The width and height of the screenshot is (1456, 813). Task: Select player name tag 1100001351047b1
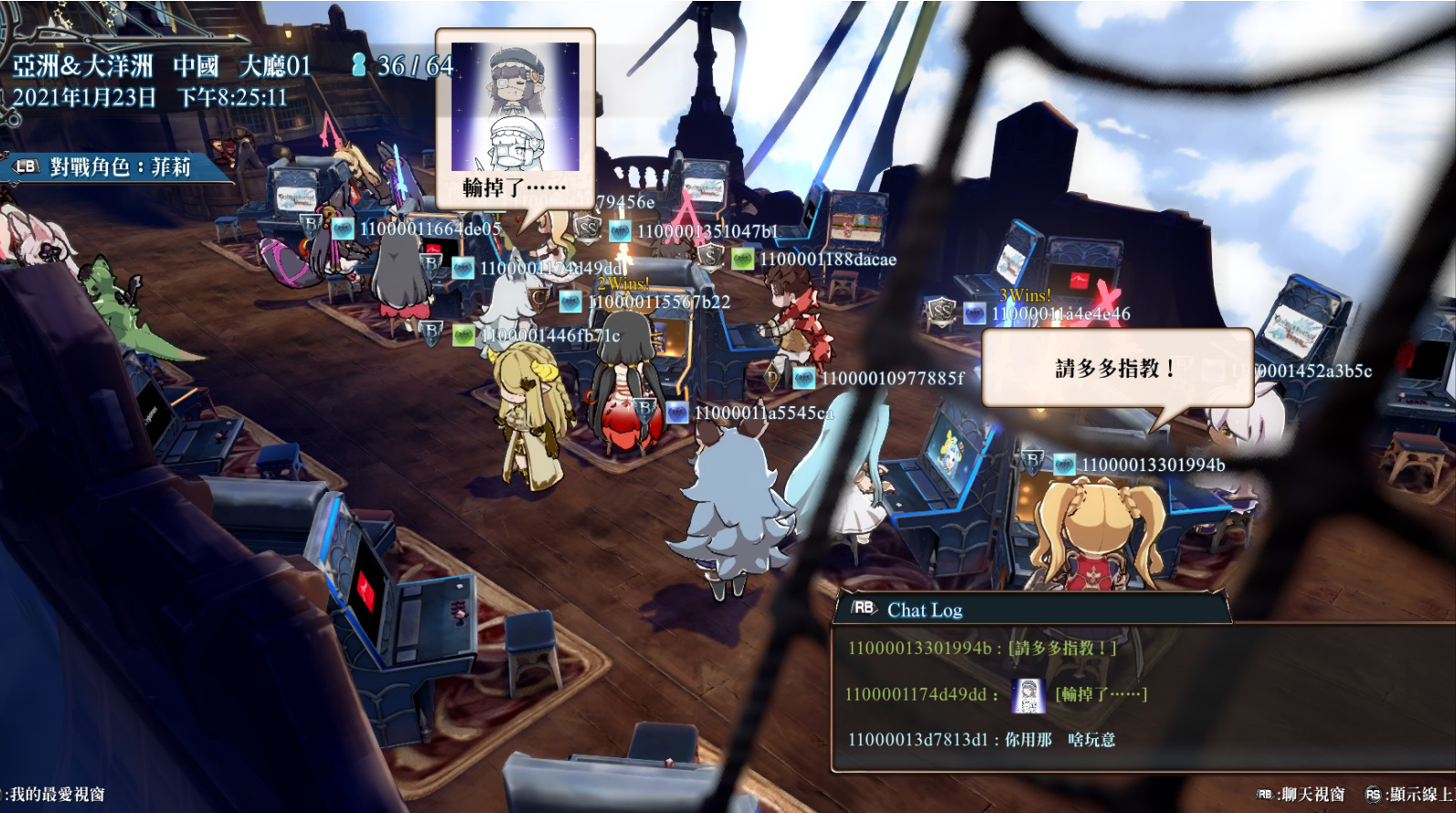click(707, 232)
